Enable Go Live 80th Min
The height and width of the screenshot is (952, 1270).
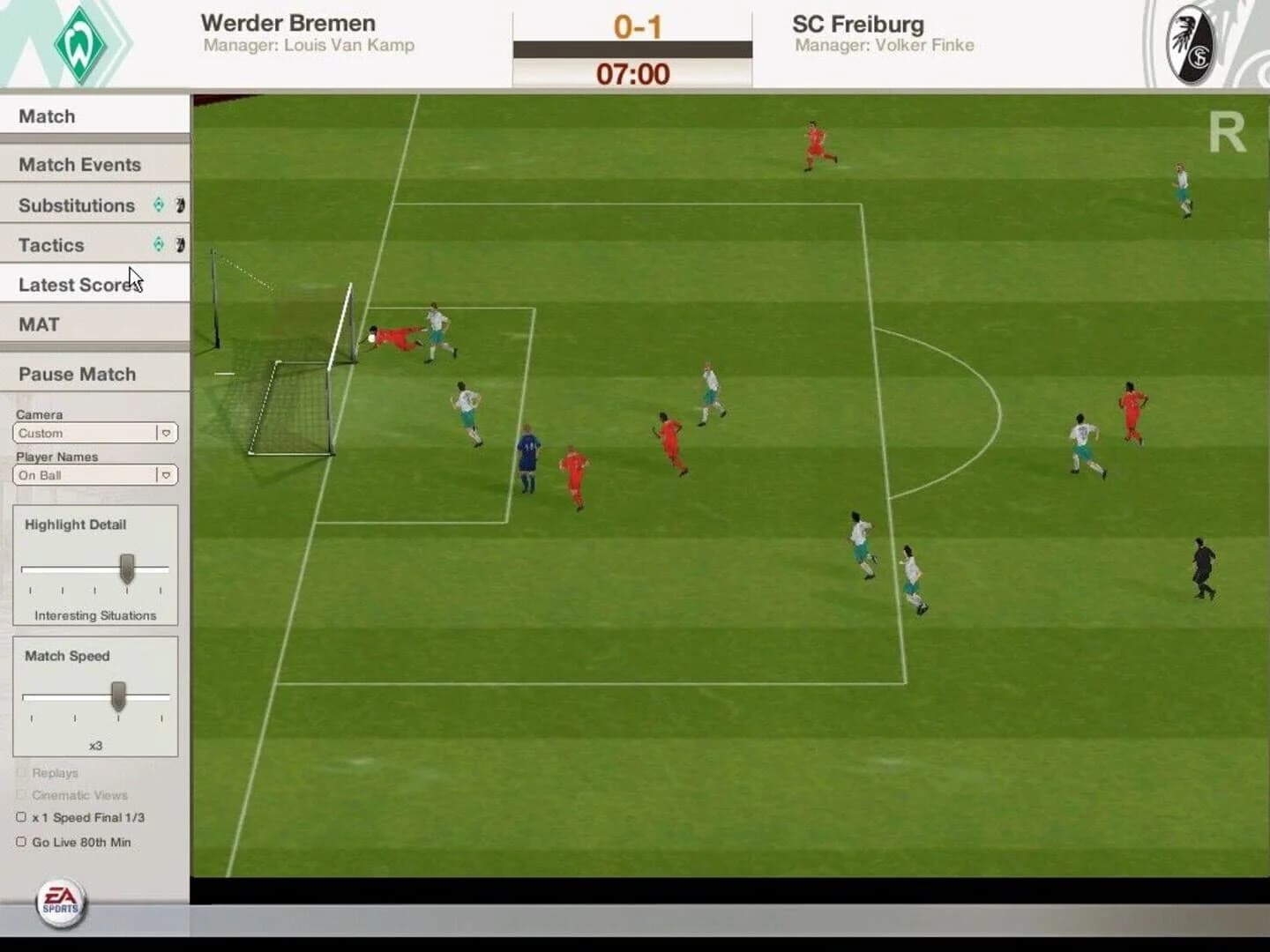(21, 842)
